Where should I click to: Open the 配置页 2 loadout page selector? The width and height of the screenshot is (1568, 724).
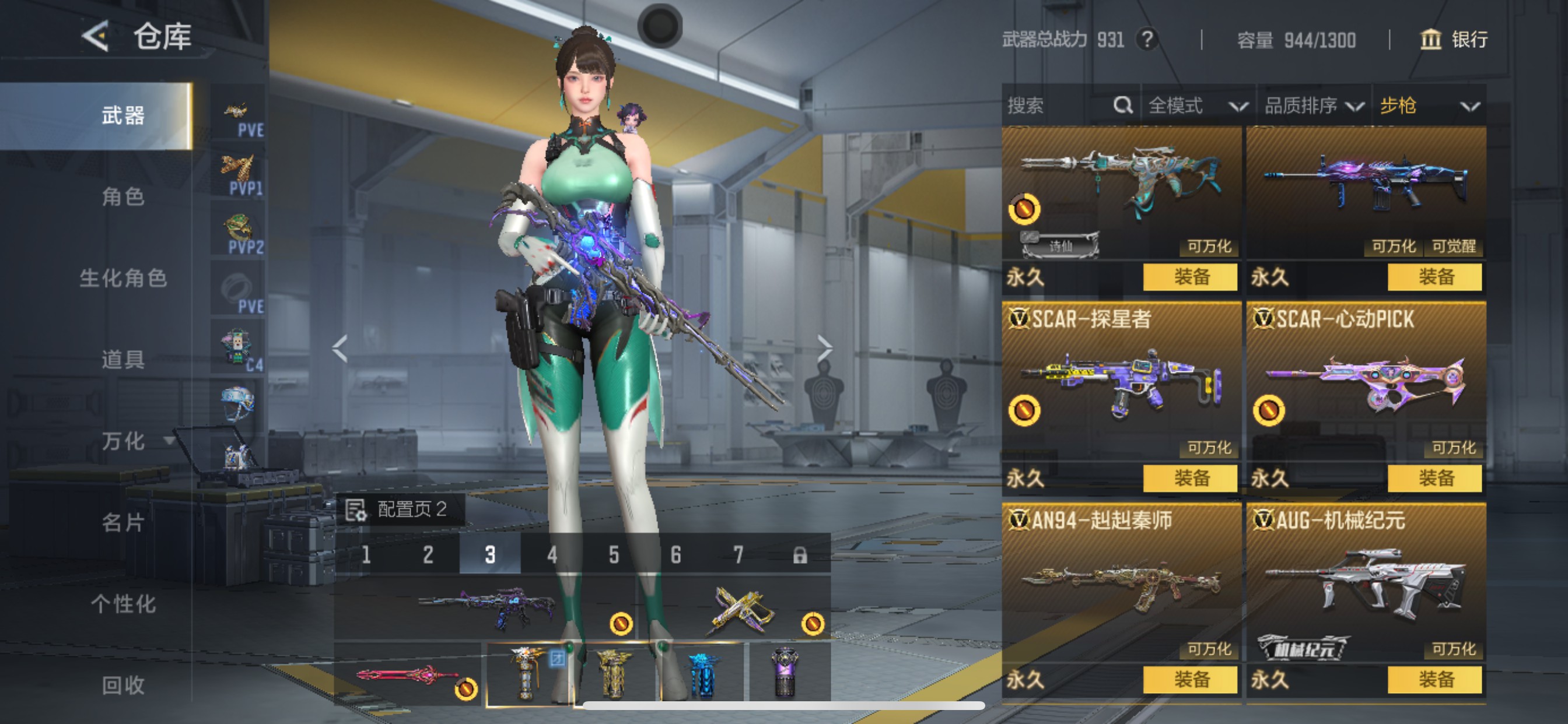tap(400, 509)
